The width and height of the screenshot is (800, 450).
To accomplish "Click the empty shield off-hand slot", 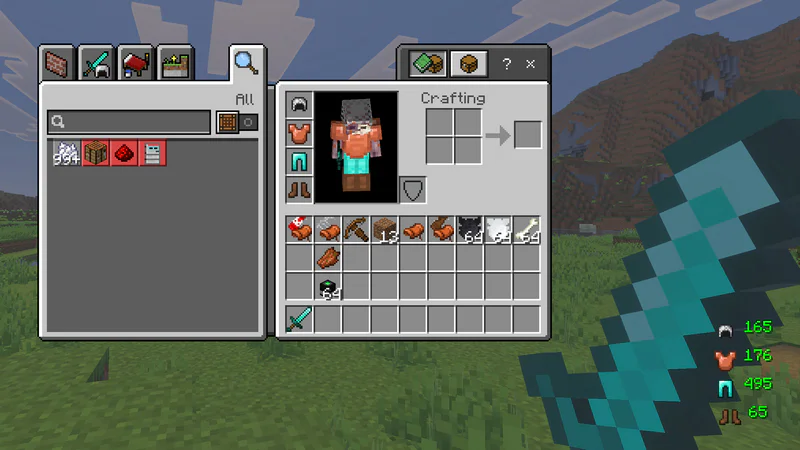I will click(x=412, y=189).
